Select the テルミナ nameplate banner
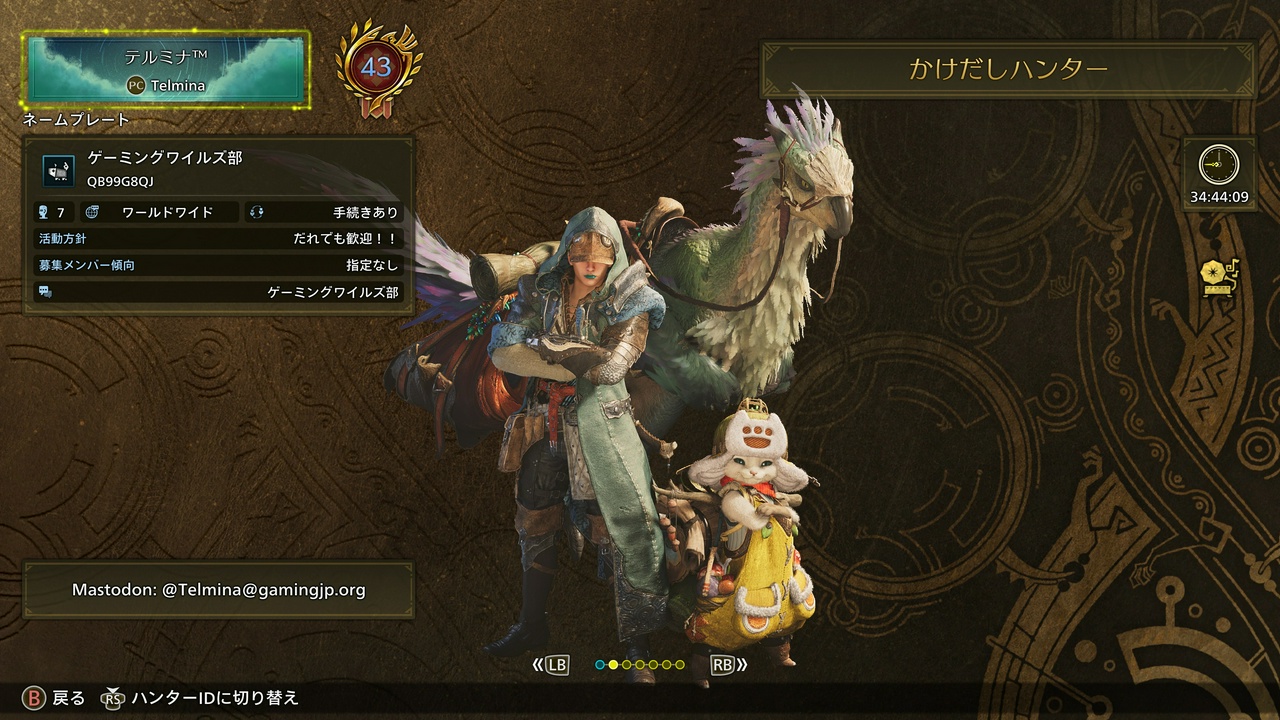Screen dimensions: 1280x720 click(x=166, y=68)
